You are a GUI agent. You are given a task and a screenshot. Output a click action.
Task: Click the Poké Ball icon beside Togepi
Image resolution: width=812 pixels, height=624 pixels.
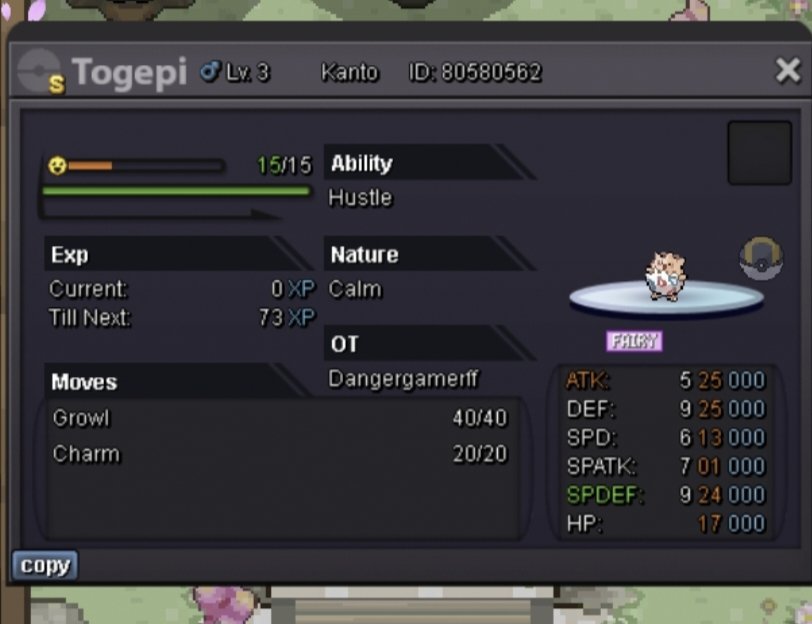[x=760, y=258]
